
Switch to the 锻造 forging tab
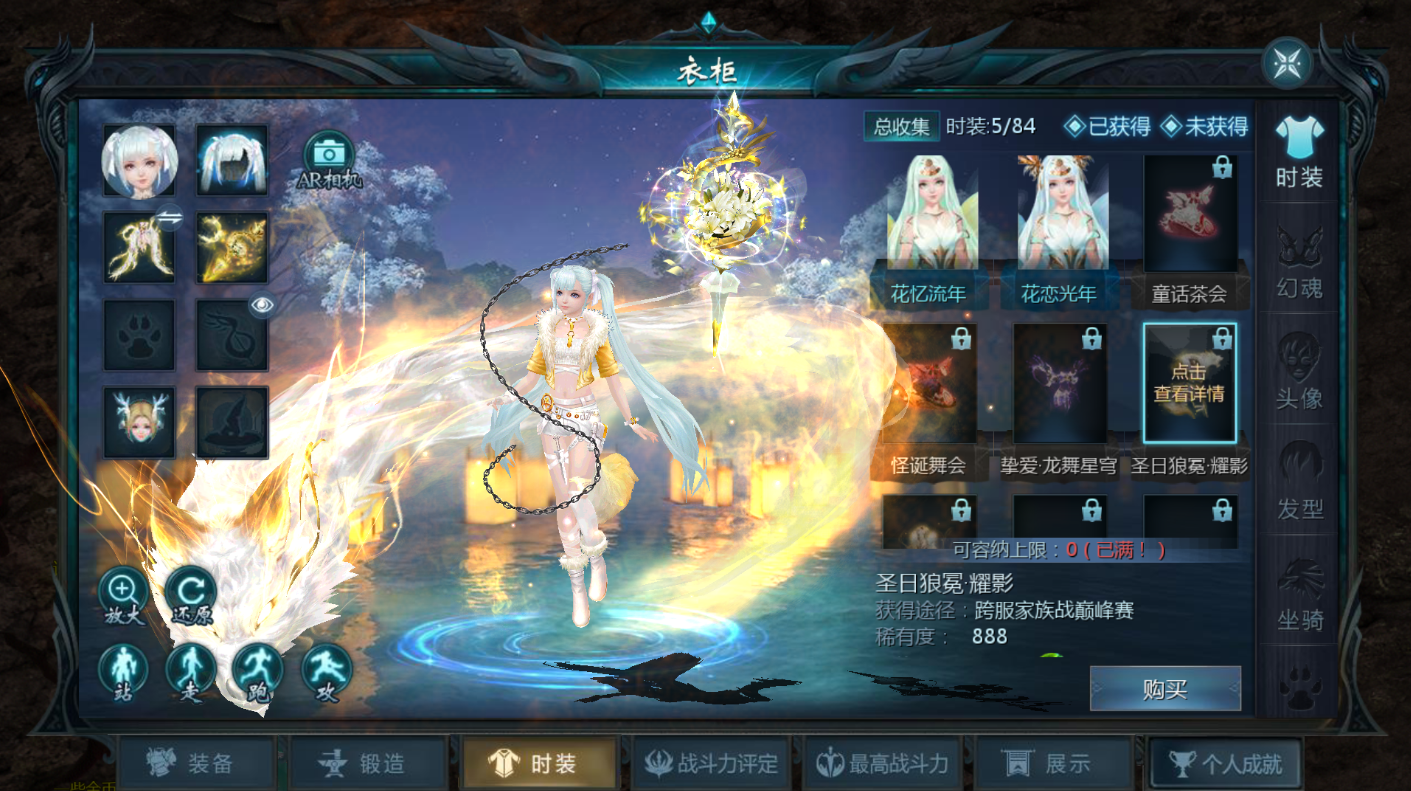(x=369, y=760)
